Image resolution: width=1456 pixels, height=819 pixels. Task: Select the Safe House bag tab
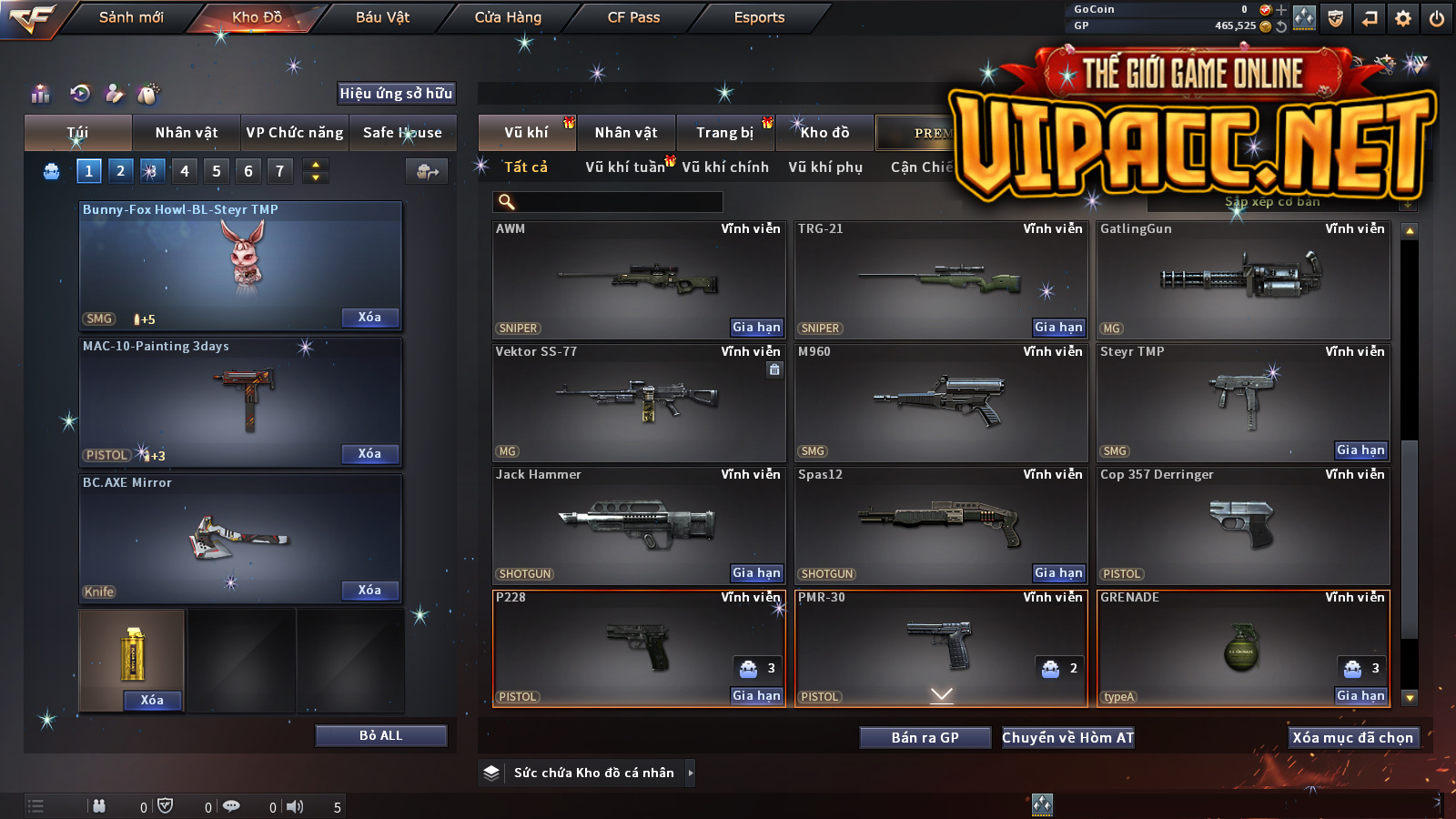402,133
